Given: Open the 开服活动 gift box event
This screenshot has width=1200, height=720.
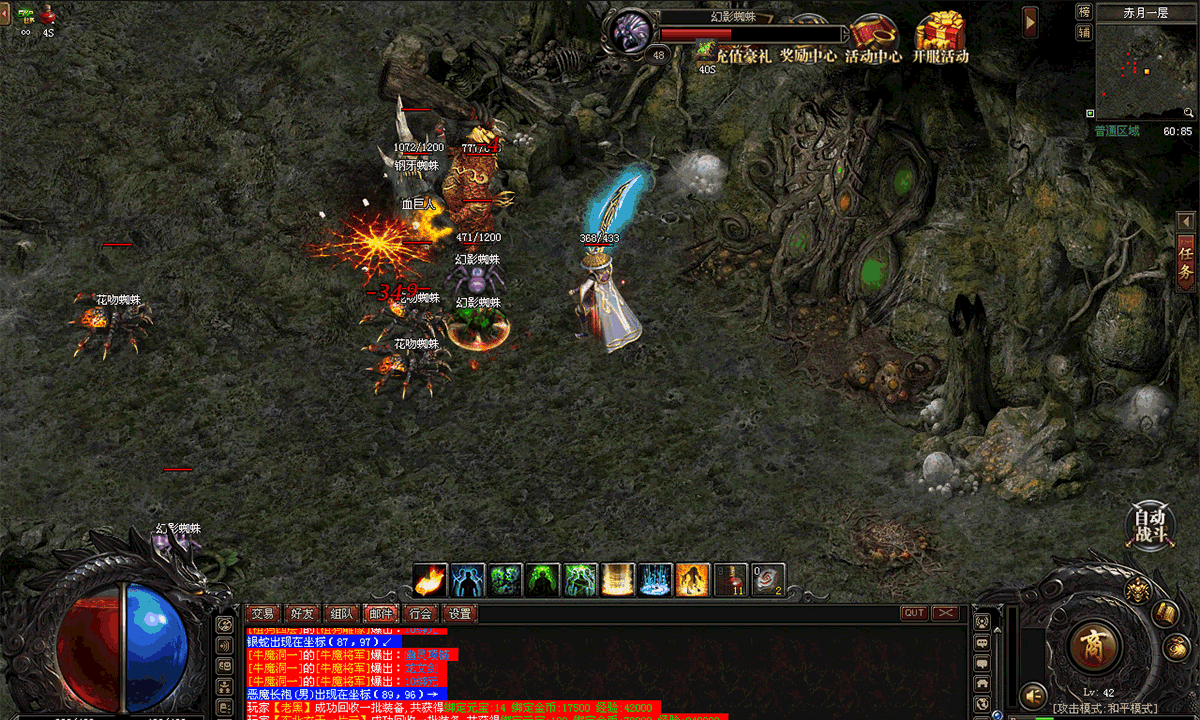Looking at the screenshot, I should point(940,38).
